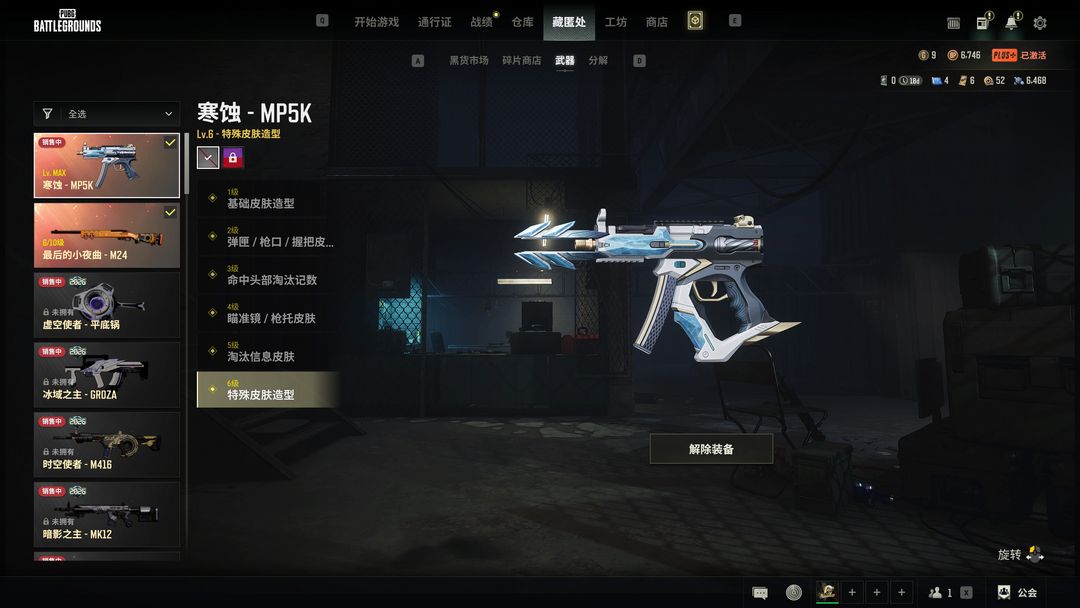The width and height of the screenshot is (1080, 608).
Task: Open the 碎片商店 sub-tab
Action: point(521,61)
